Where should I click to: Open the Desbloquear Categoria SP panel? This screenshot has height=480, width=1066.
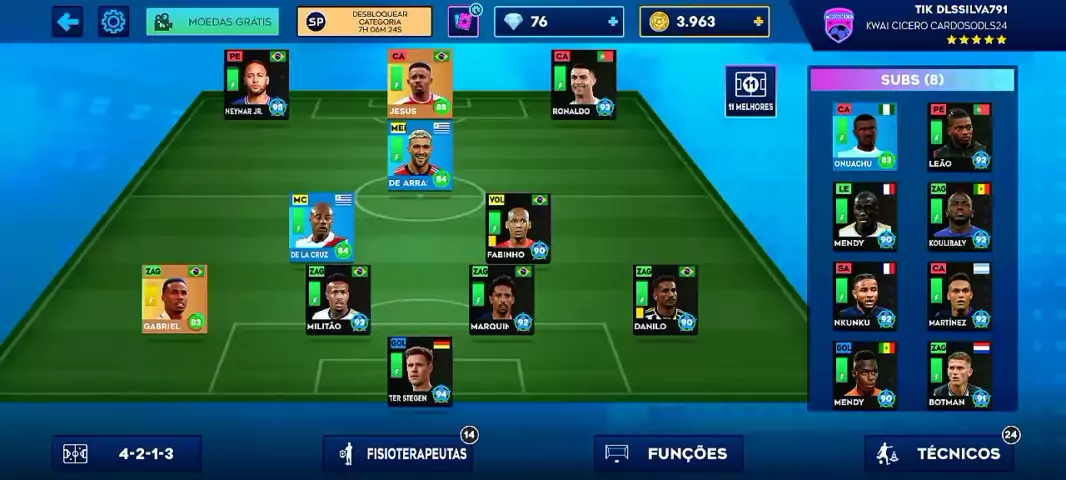click(x=364, y=21)
